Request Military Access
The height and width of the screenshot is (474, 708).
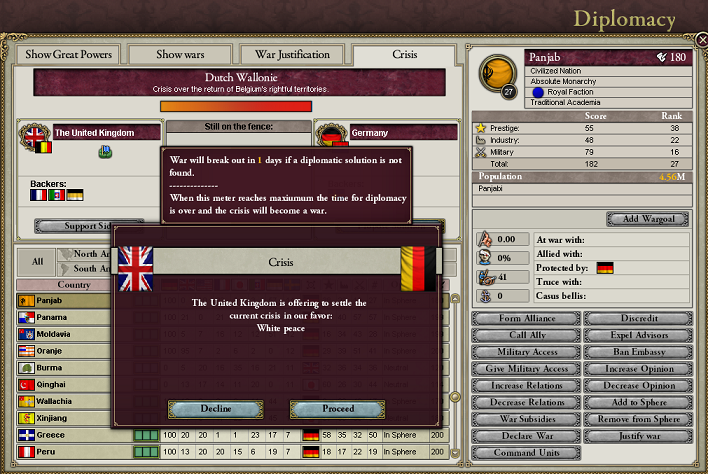pyautogui.click(x=526, y=352)
